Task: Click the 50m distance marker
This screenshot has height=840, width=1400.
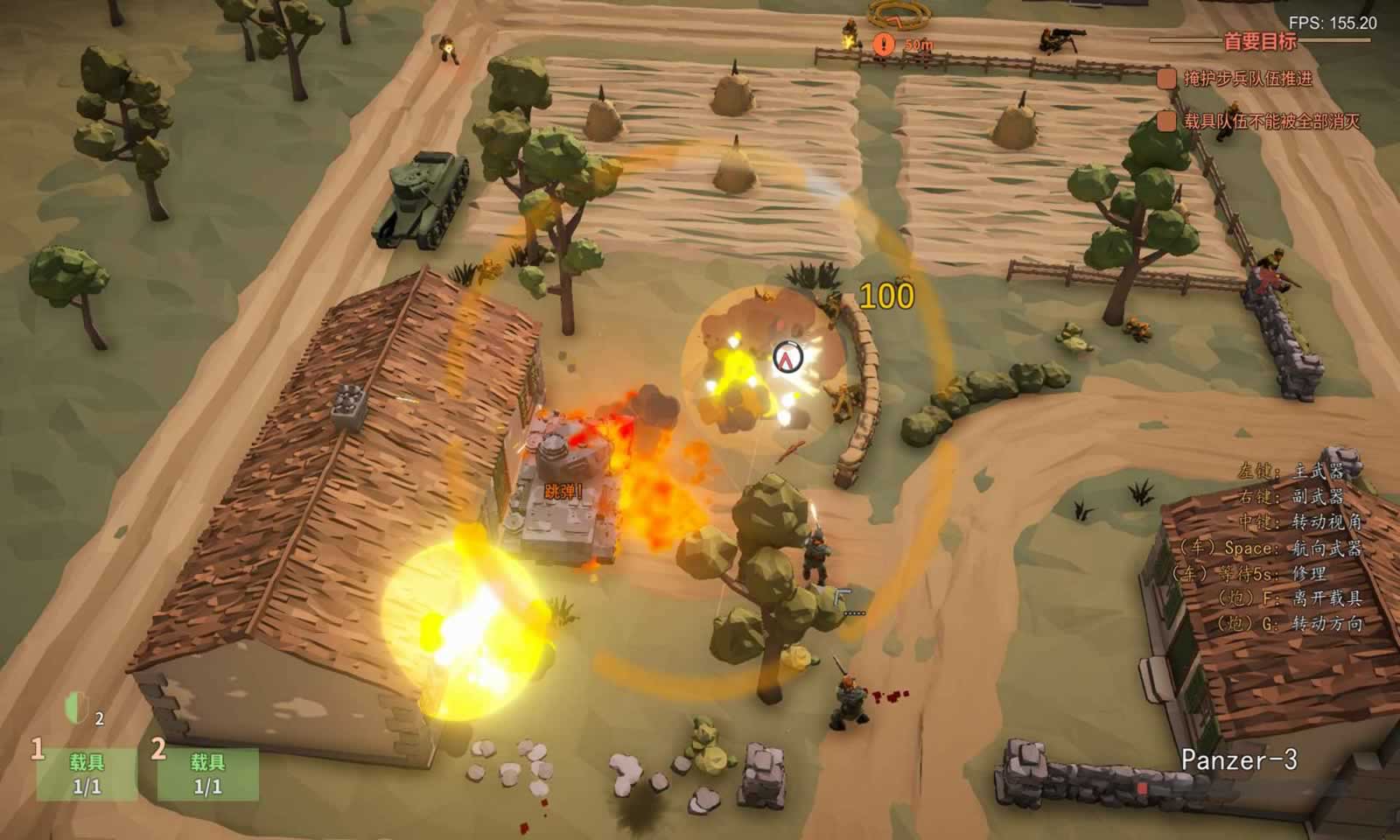Action: click(x=917, y=42)
